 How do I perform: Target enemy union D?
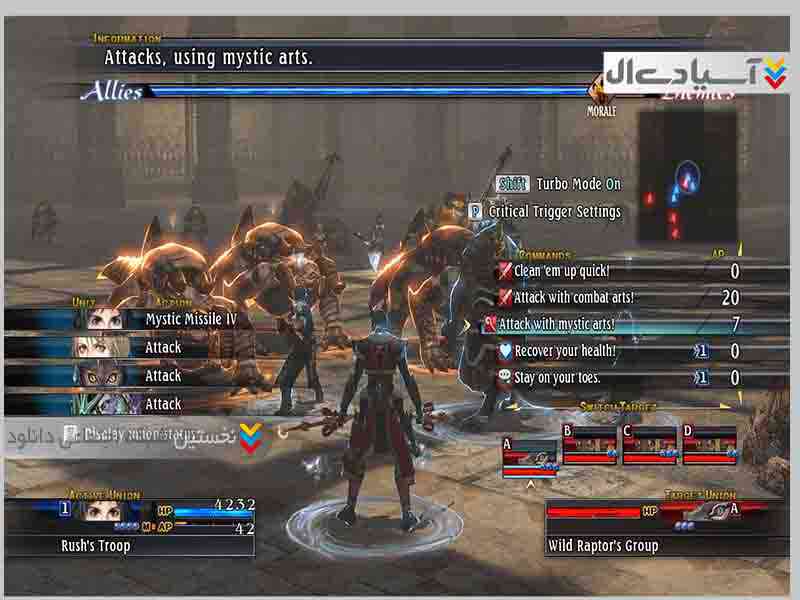coord(708,445)
